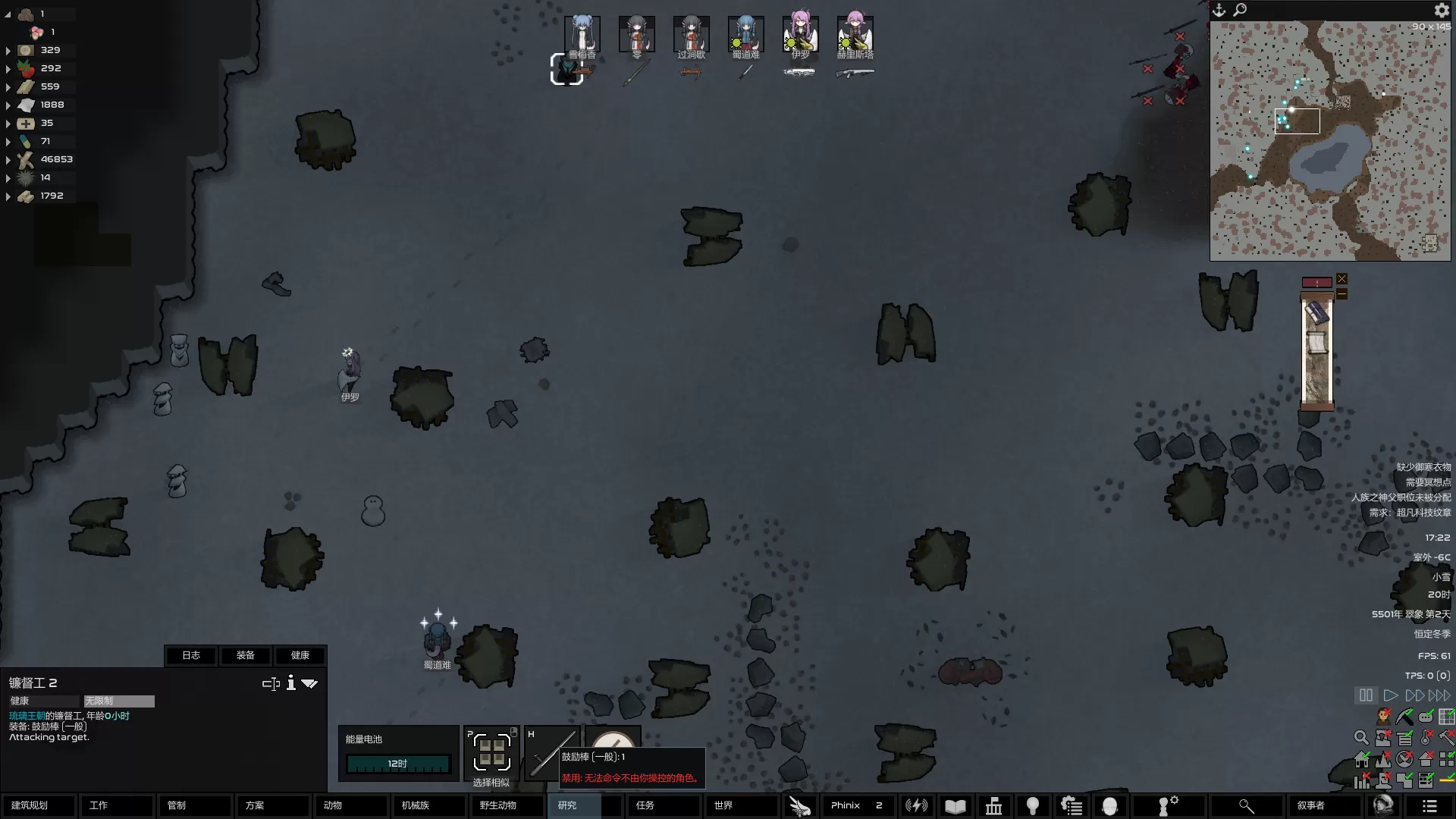Image resolution: width=1456 pixels, height=819 pixels.
Task: Open the info button for 镰督工
Action: [x=290, y=683]
